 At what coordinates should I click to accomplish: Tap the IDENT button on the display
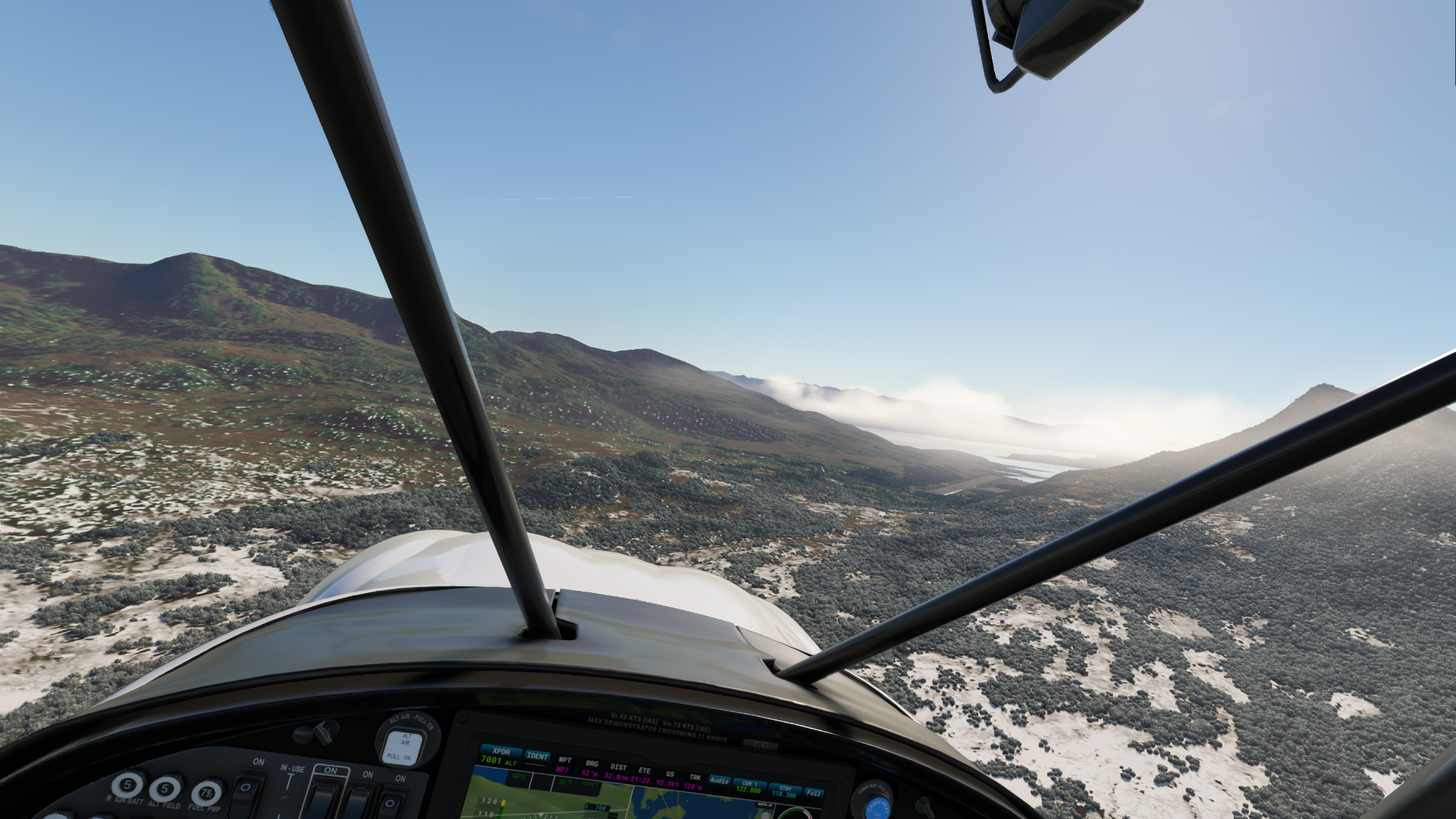pyautogui.click(x=538, y=757)
